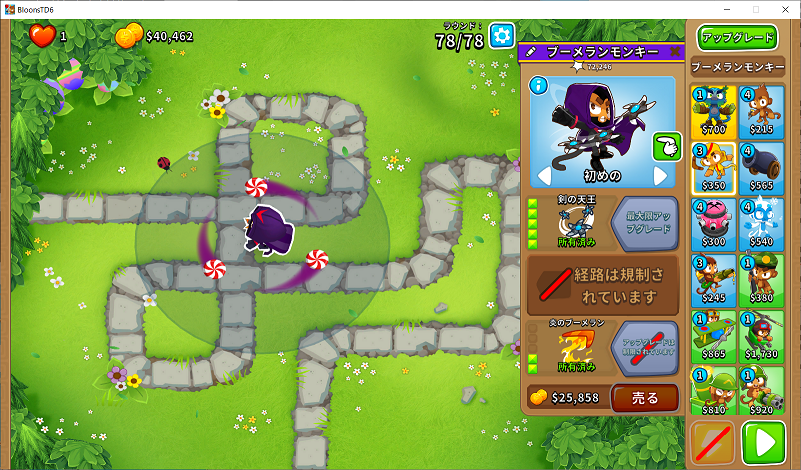Screen dimensions: 801x470
Task: Click the green アップグレード button
Action: tap(738, 38)
